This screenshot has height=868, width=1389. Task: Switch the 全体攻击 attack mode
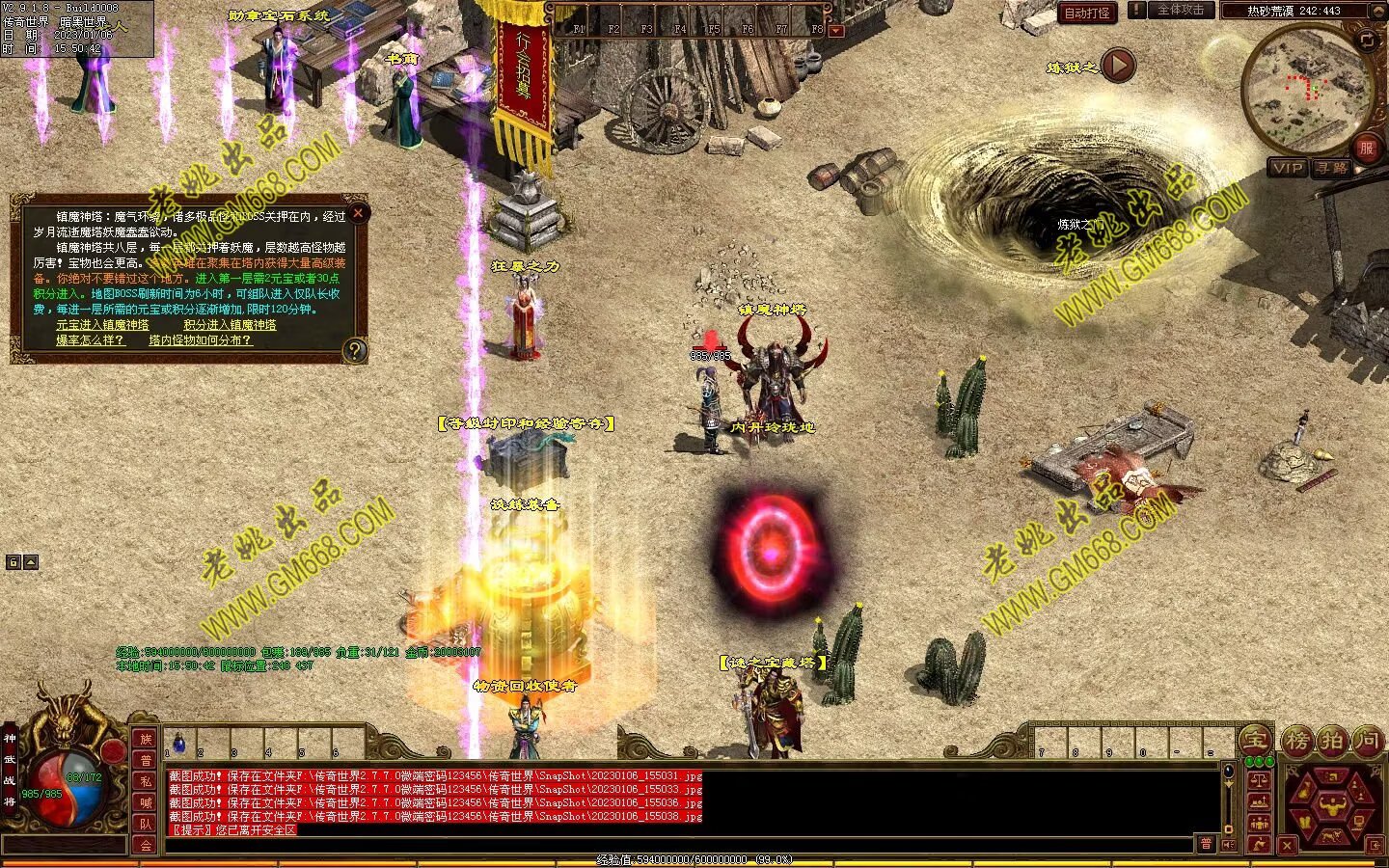[1180, 11]
